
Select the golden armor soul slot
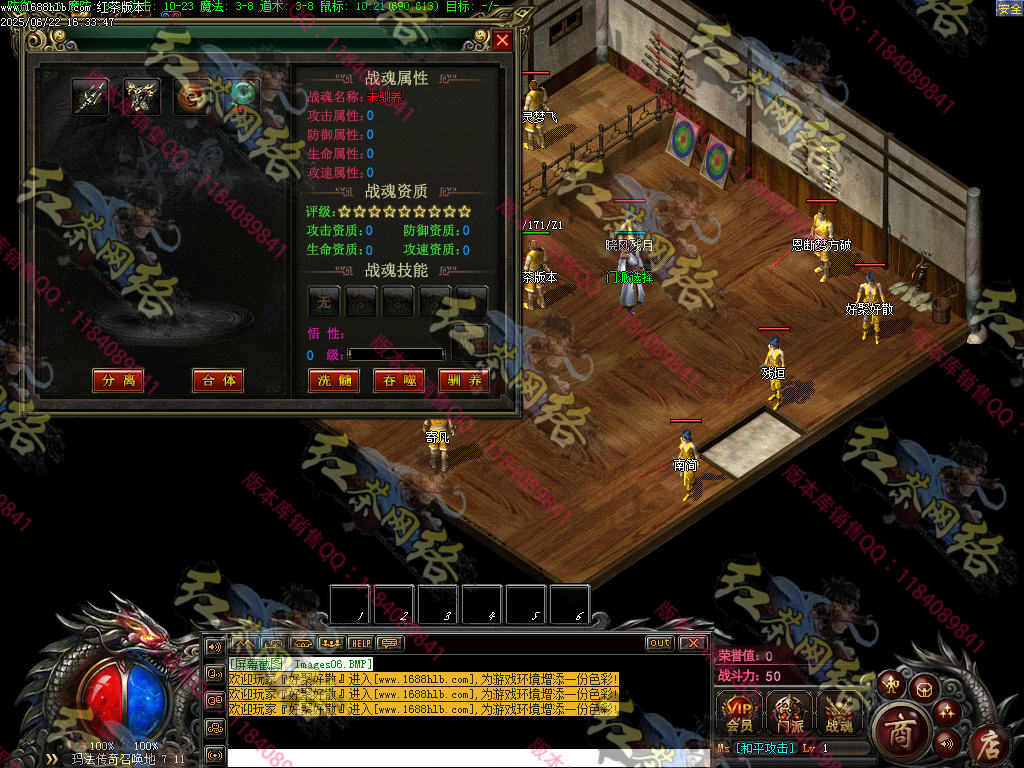142,96
